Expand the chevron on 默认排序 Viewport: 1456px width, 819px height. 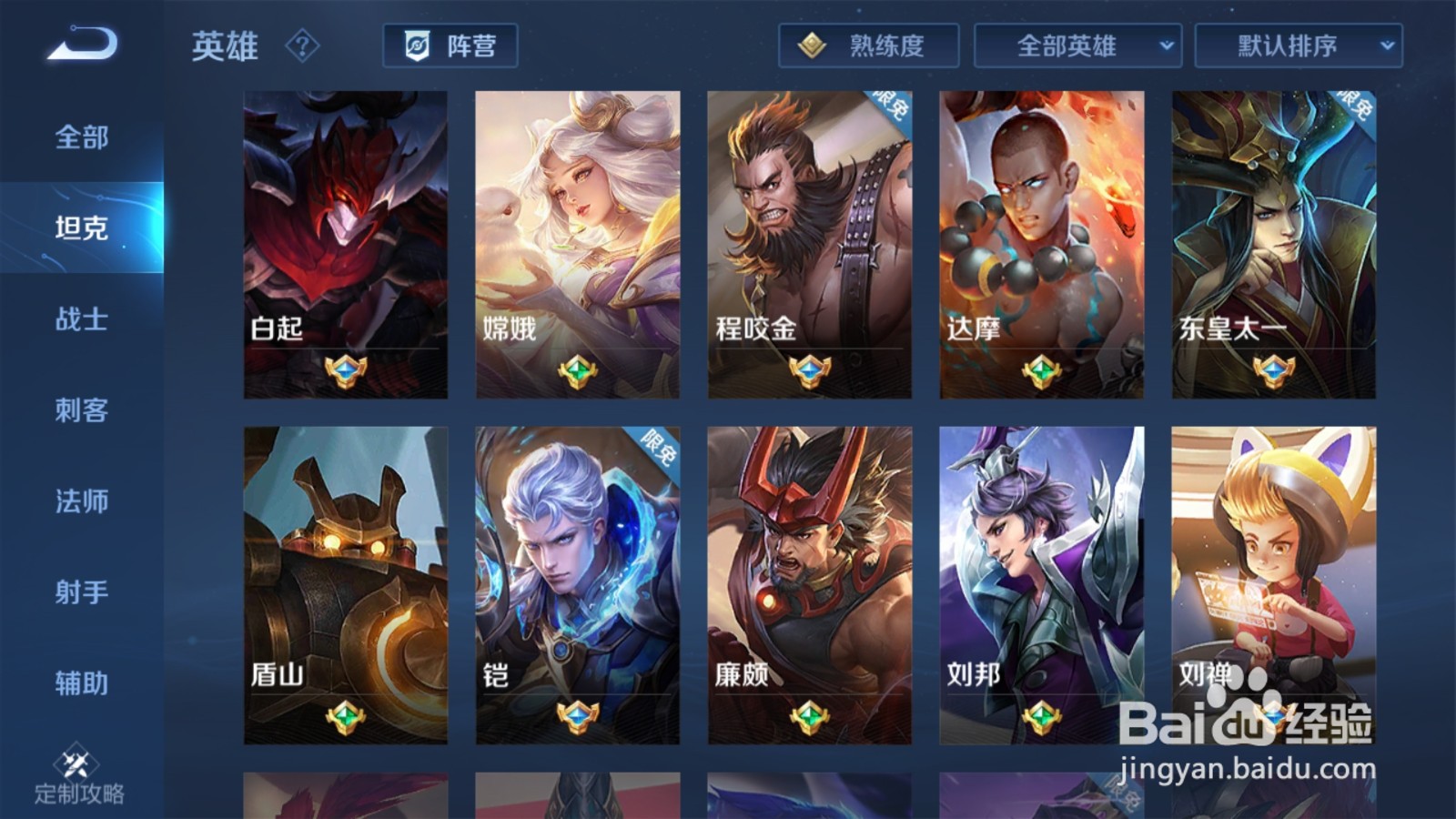1387,46
